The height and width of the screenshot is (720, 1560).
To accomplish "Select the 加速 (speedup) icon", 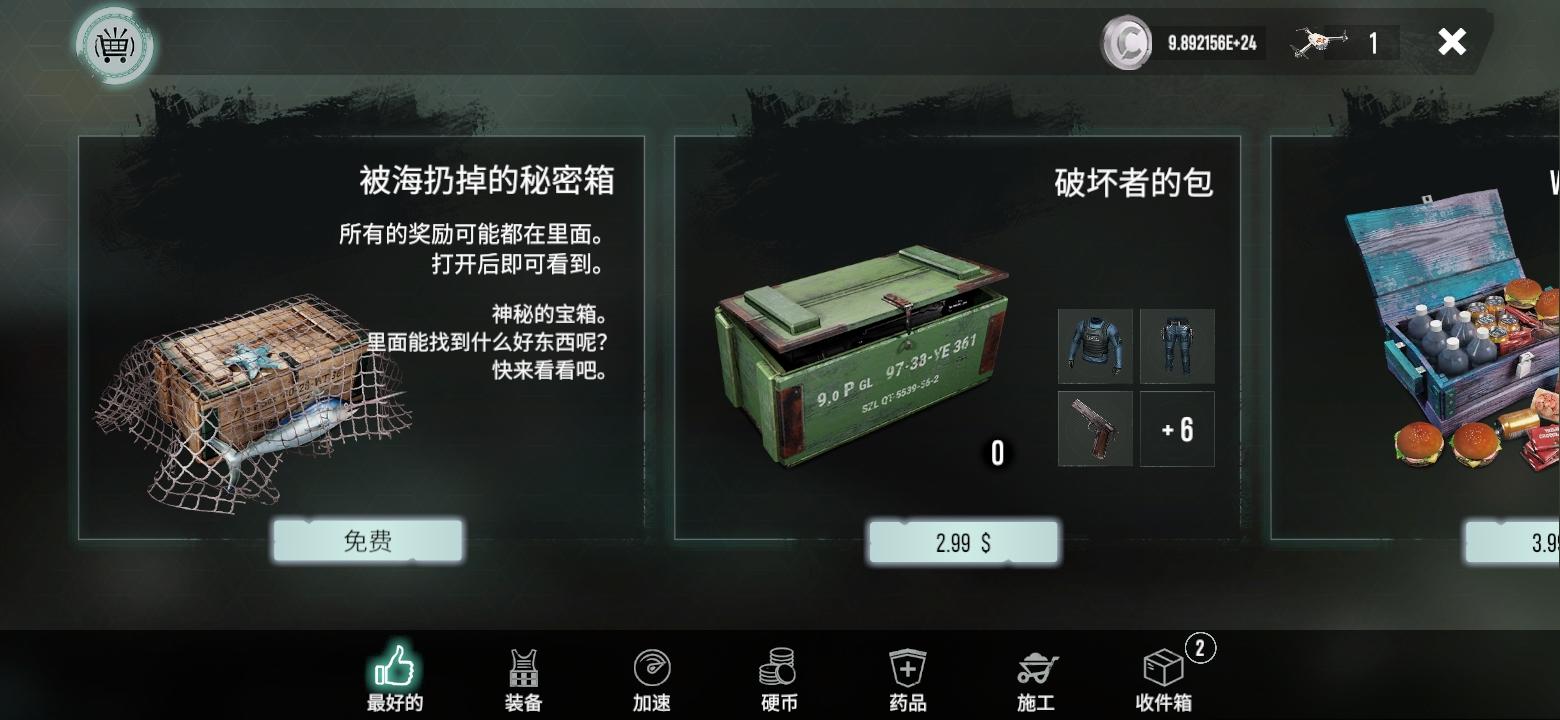I will click(651, 665).
